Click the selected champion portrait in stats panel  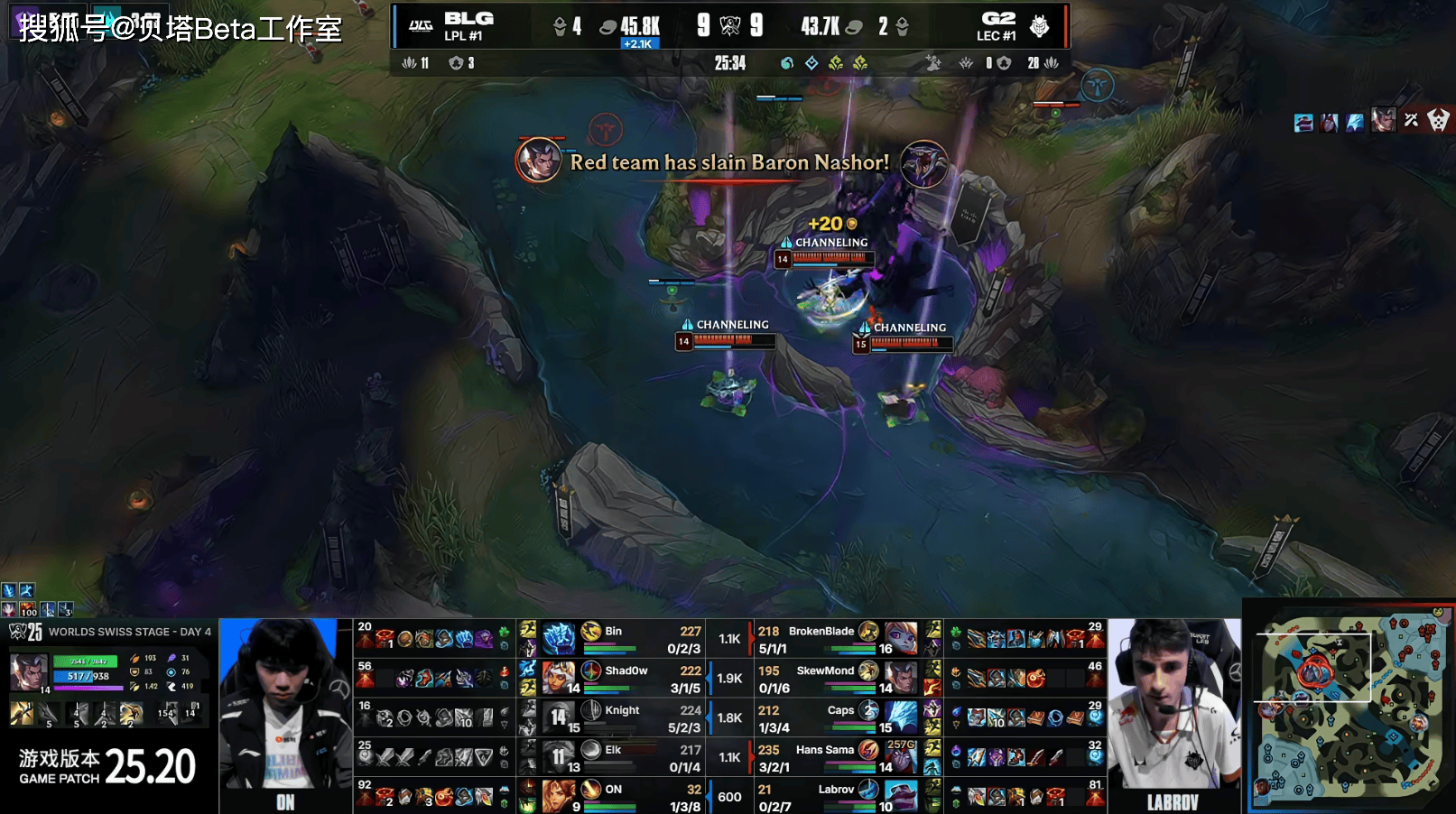click(x=28, y=672)
